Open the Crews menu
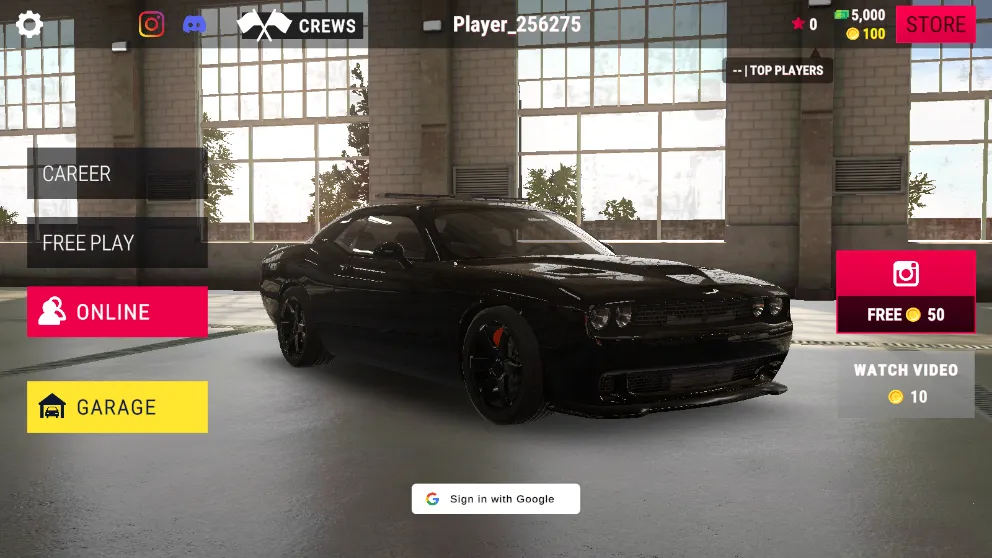992x558 pixels. 300,25
